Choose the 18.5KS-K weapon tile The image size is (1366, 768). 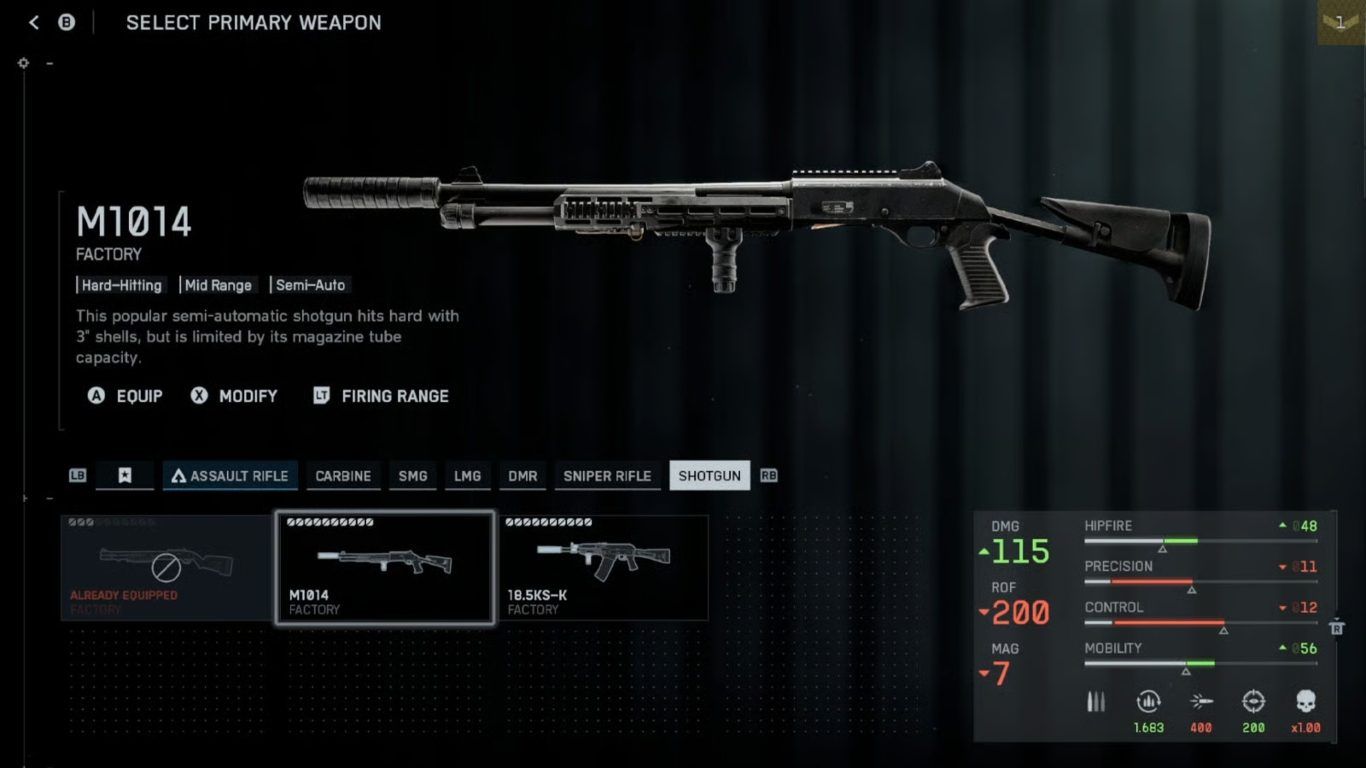[x=603, y=568]
